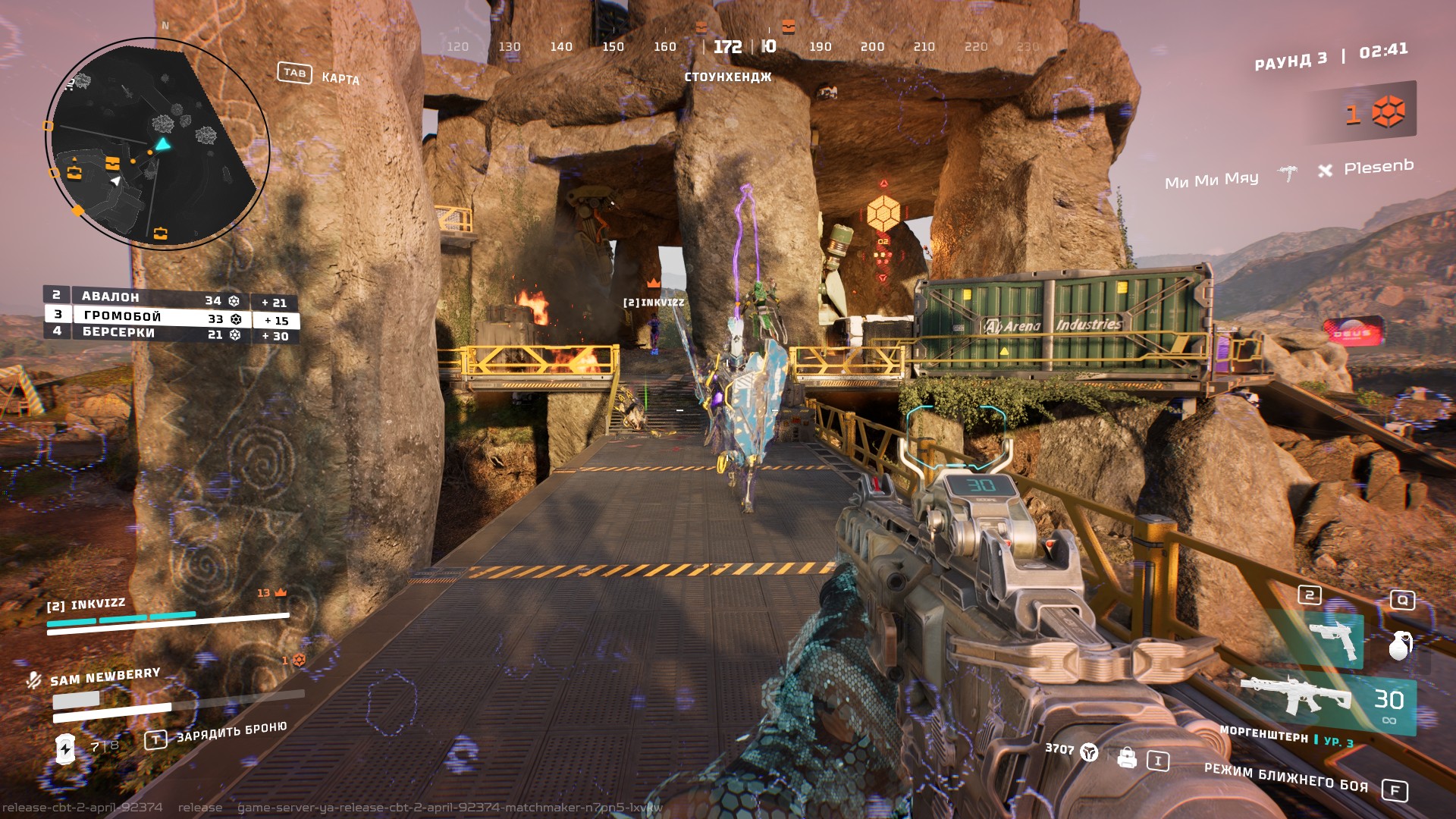Viewport: 1456px width, 819px height.
Task: Select the Моргенштерн rifle weapon slot
Action: click(x=1297, y=695)
